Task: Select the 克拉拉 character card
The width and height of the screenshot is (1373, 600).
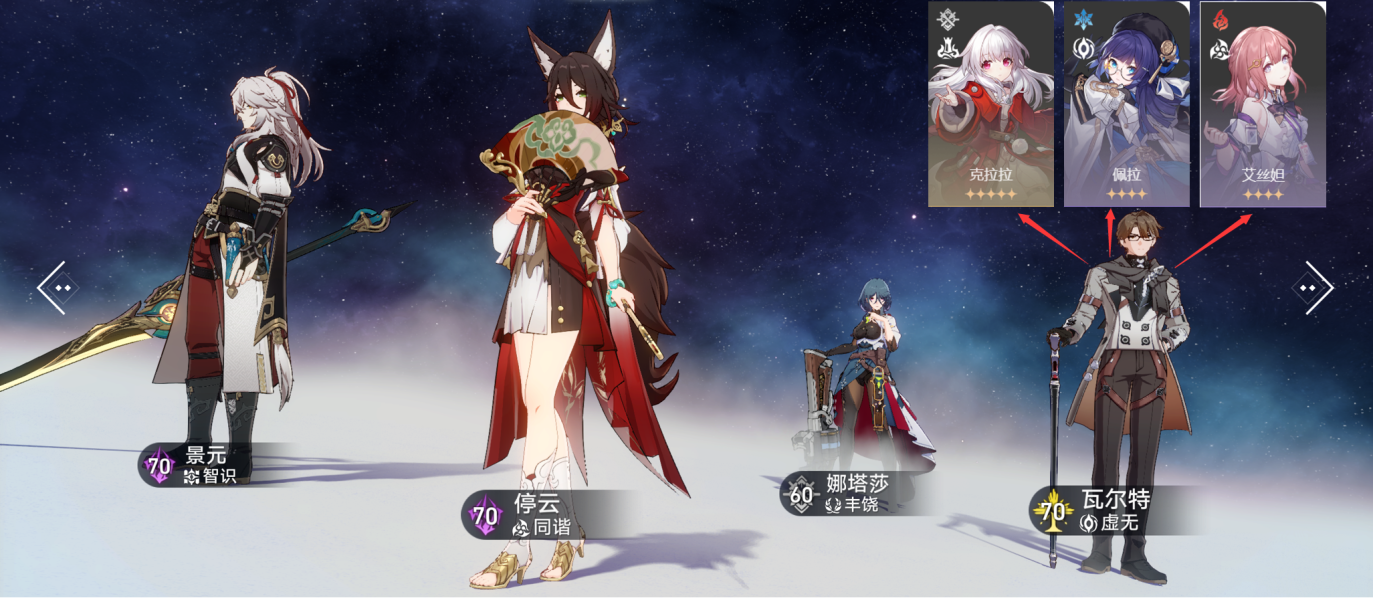Action: point(990,104)
